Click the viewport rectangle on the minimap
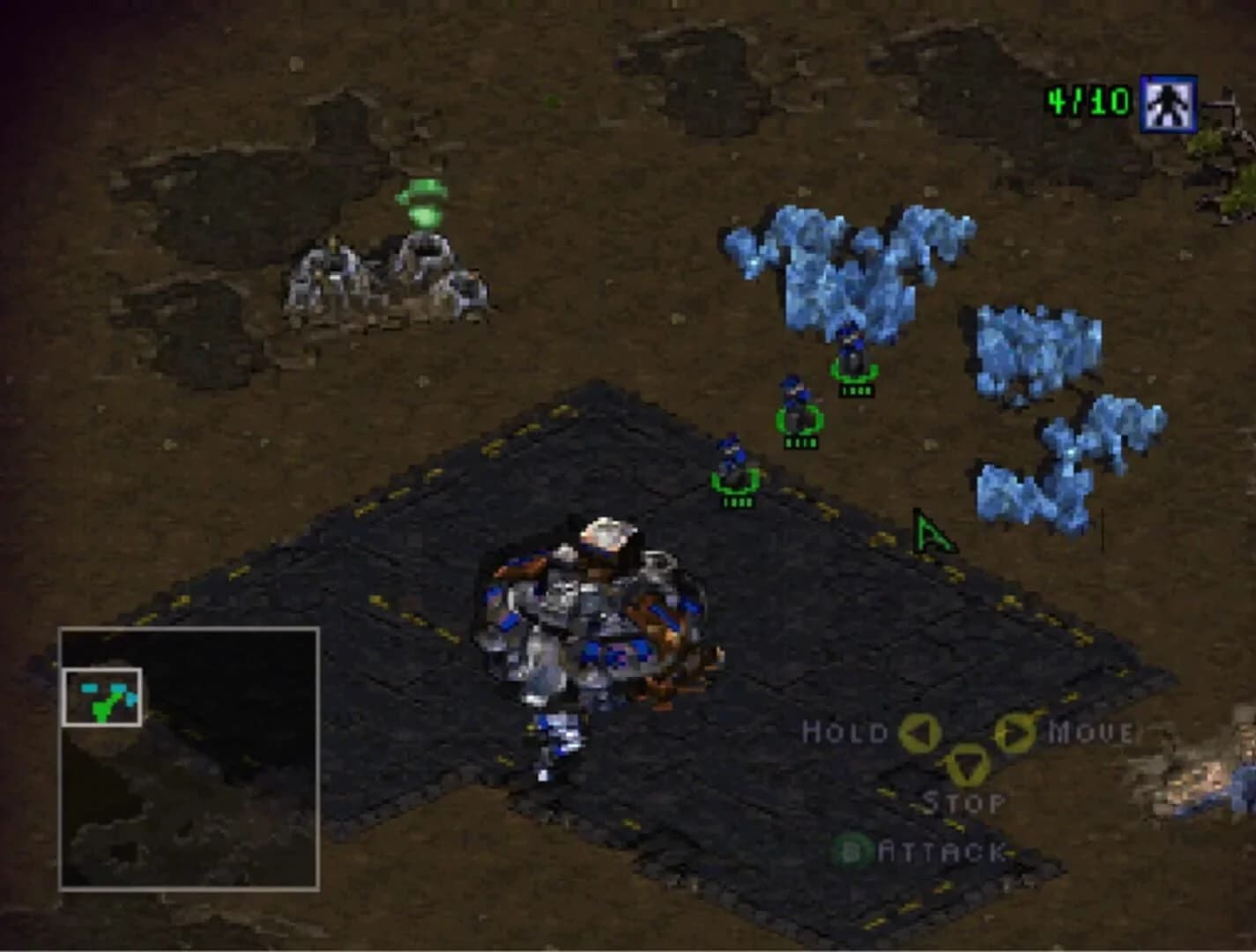The width and height of the screenshot is (1256, 952). tap(103, 697)
